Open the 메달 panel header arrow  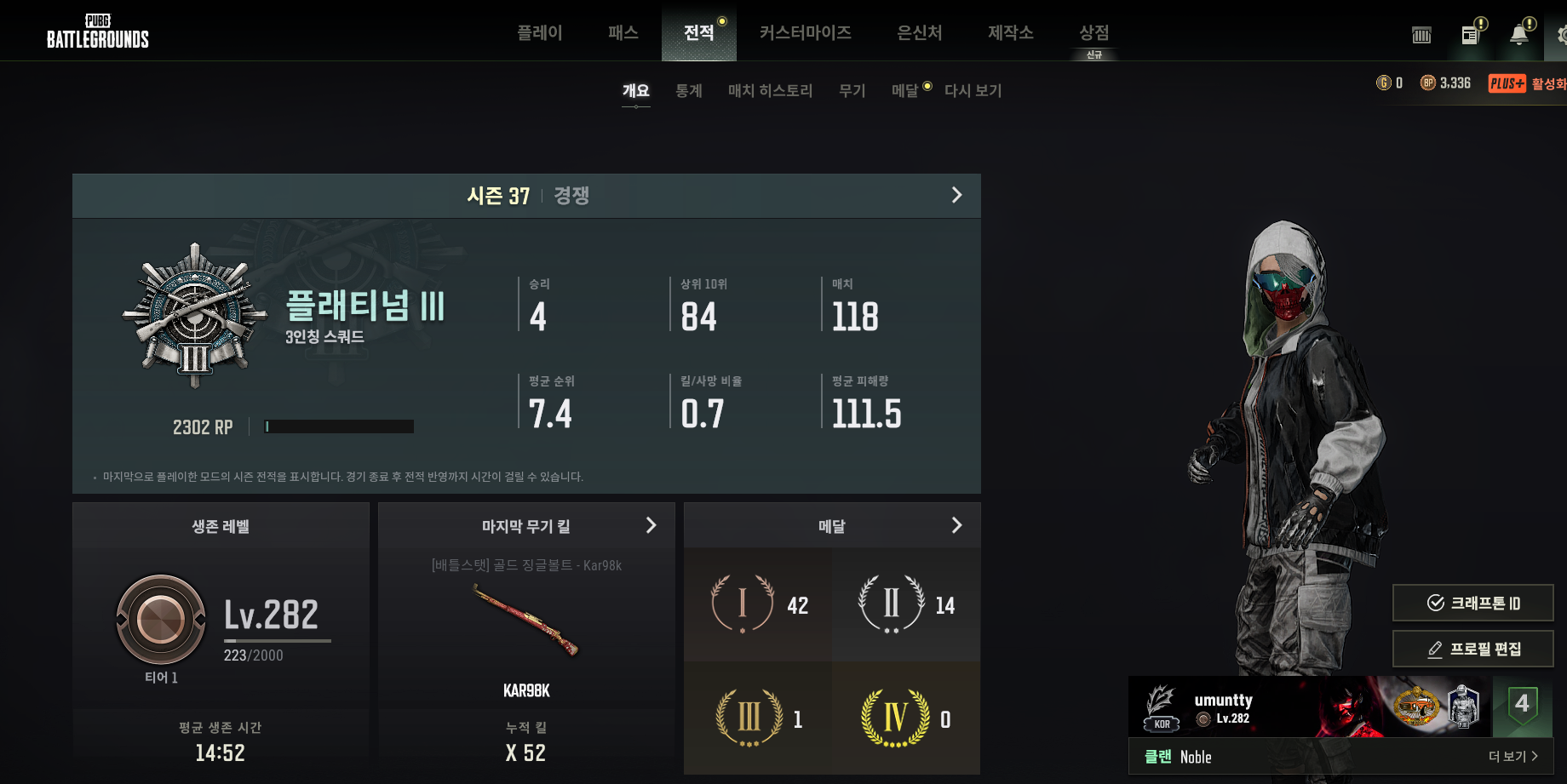pos(956,526)
